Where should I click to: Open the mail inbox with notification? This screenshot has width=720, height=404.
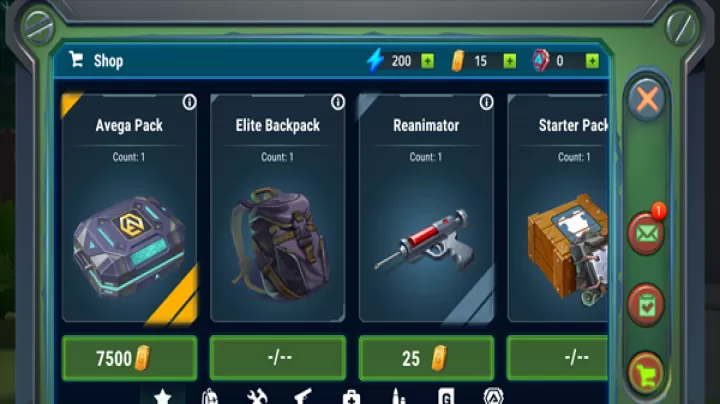point(645,234)
